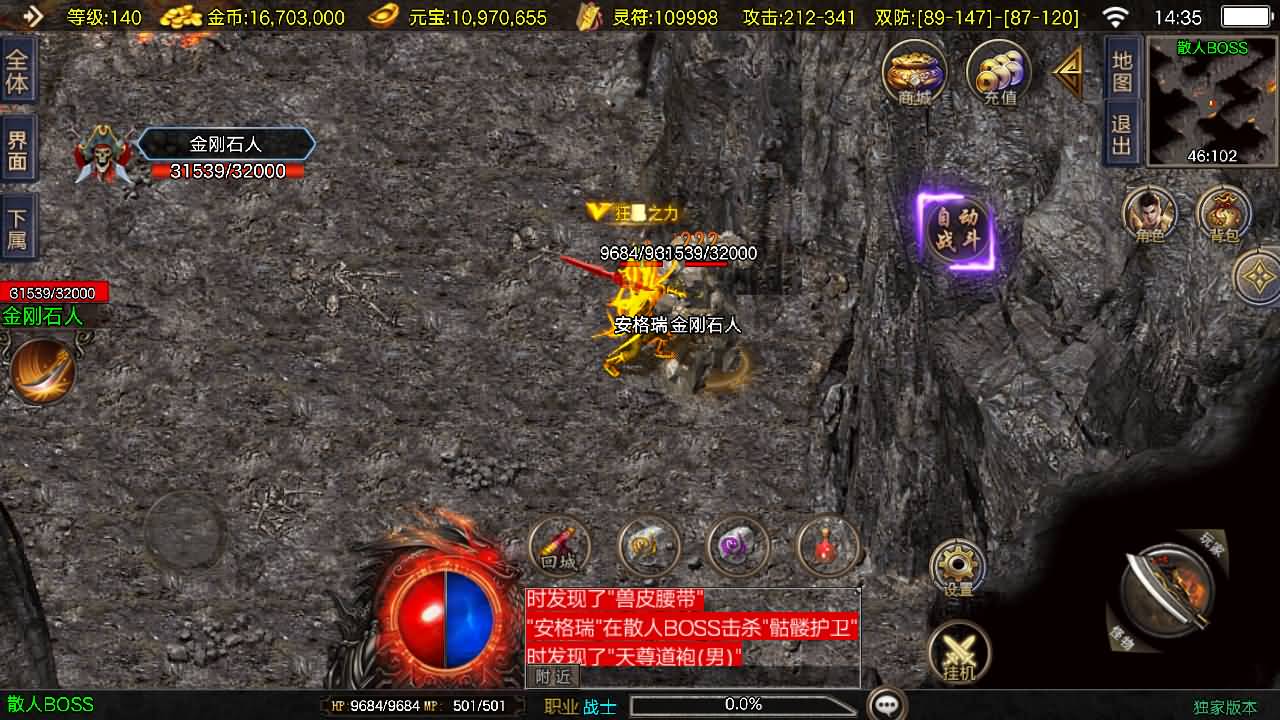1280x720 pixels.
Task: Open the 背包 backpack
Action: click(x=1224, y=215)
